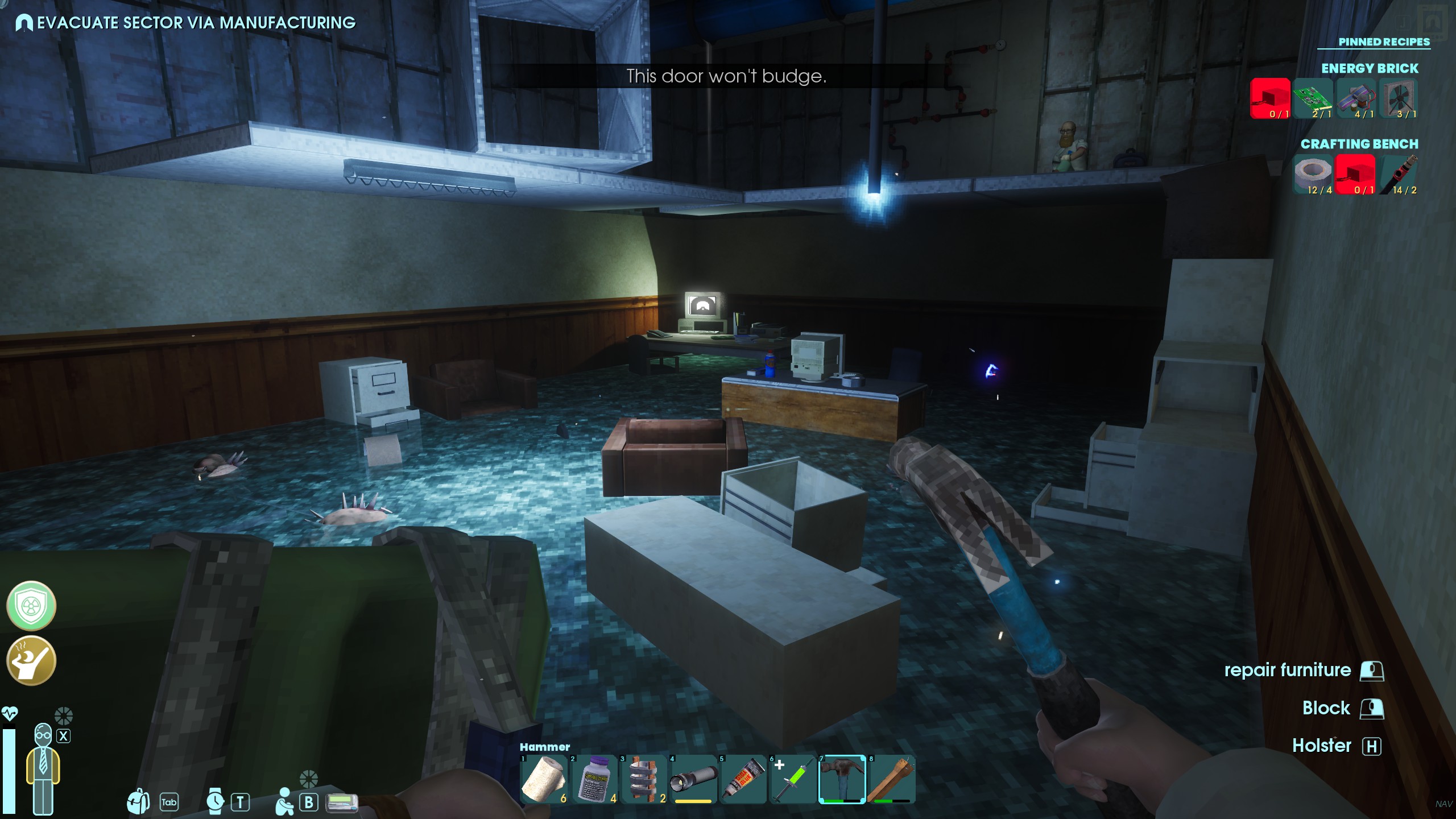Toggle the gold shouting buff icon
Viewport: 1456px width, 819px height.
31,660
